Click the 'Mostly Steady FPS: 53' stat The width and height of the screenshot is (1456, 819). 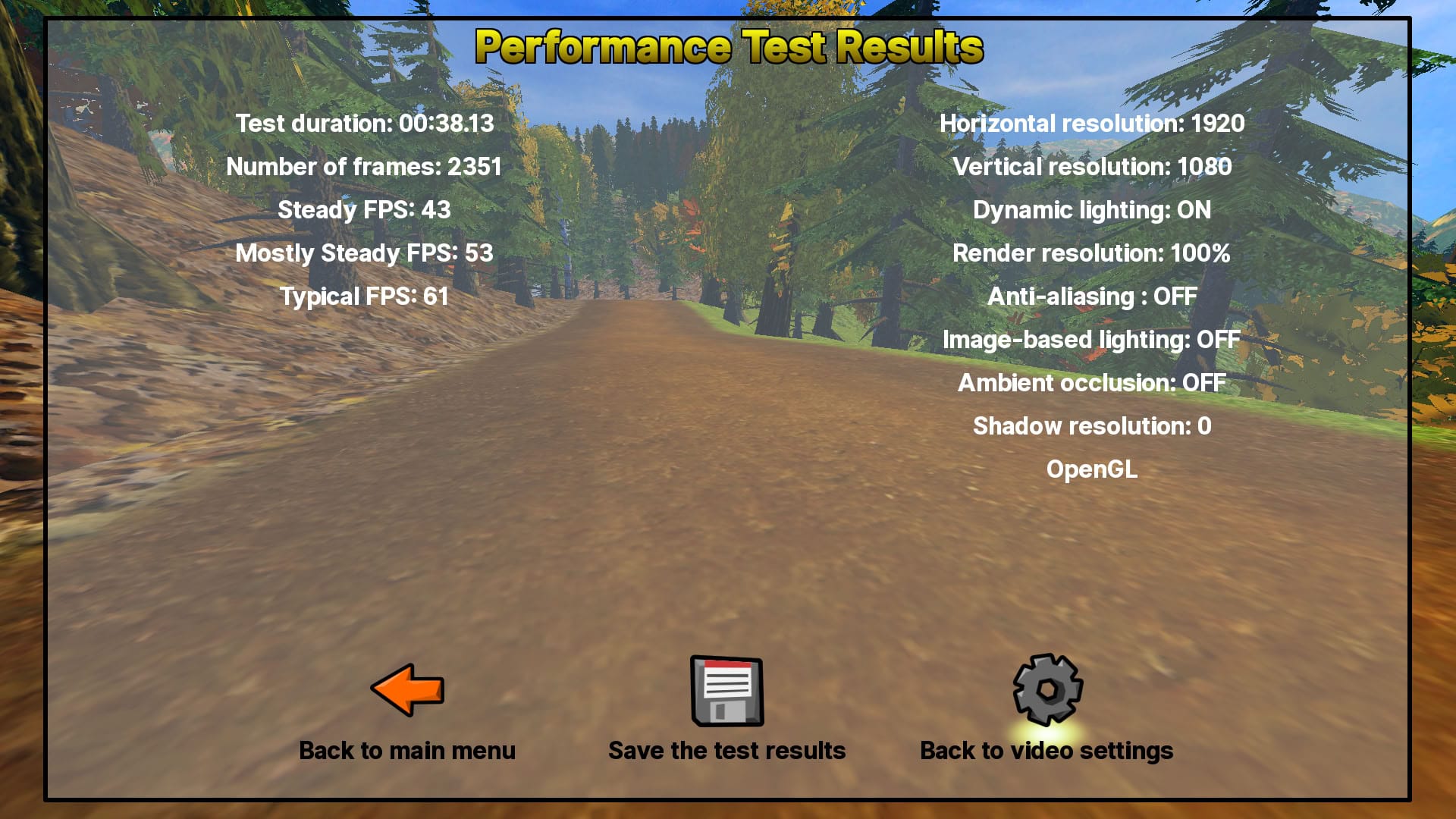pyautogui.click(x=364, y=253)
